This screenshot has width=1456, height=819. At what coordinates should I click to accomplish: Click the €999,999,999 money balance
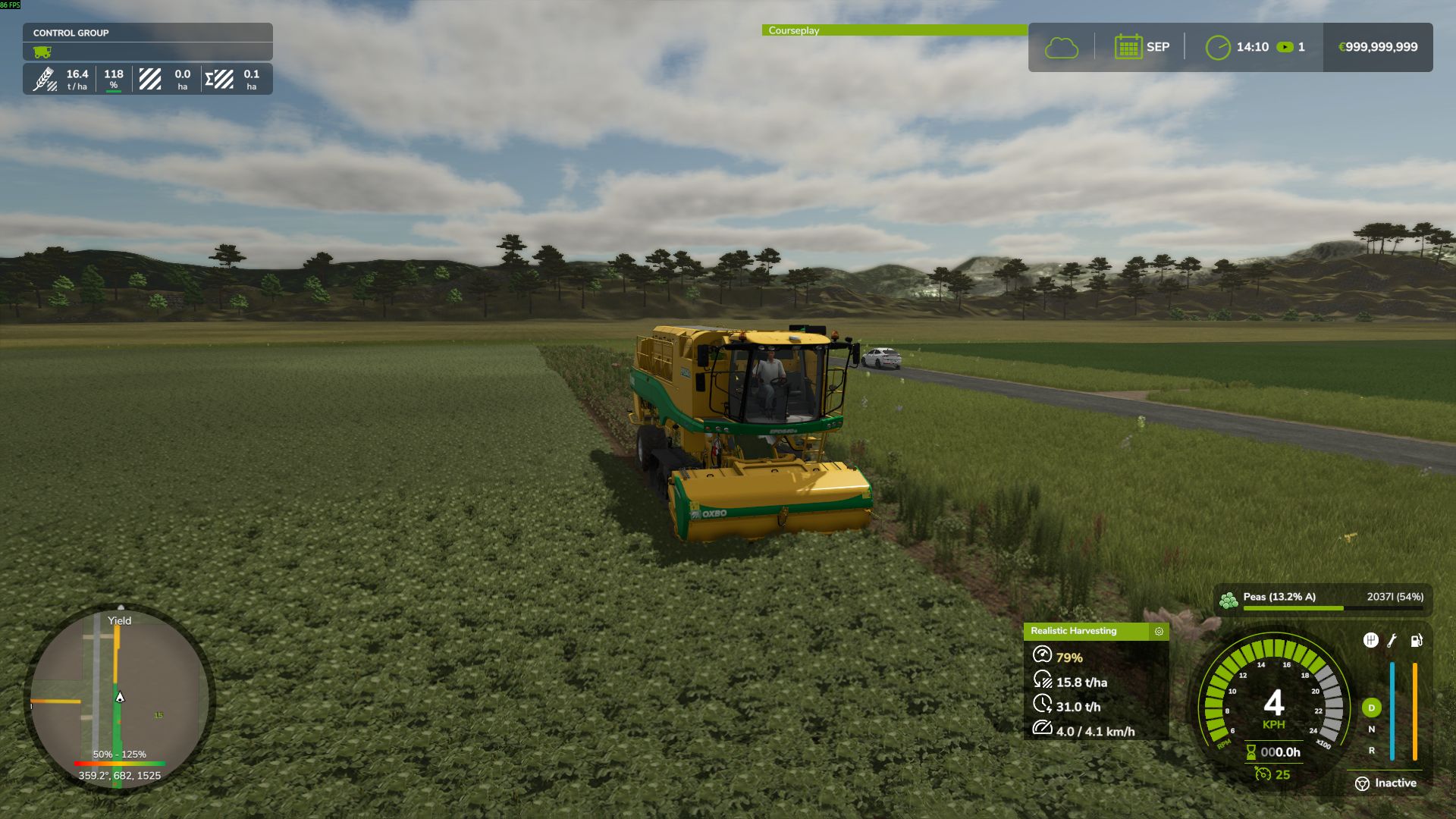[x=1378, y=46]
